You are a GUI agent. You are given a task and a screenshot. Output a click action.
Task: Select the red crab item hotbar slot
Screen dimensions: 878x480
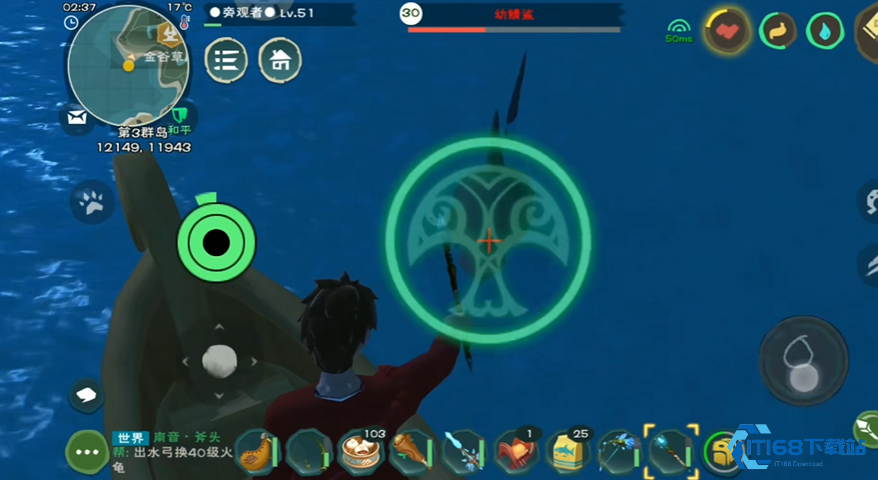coord(517,451)
